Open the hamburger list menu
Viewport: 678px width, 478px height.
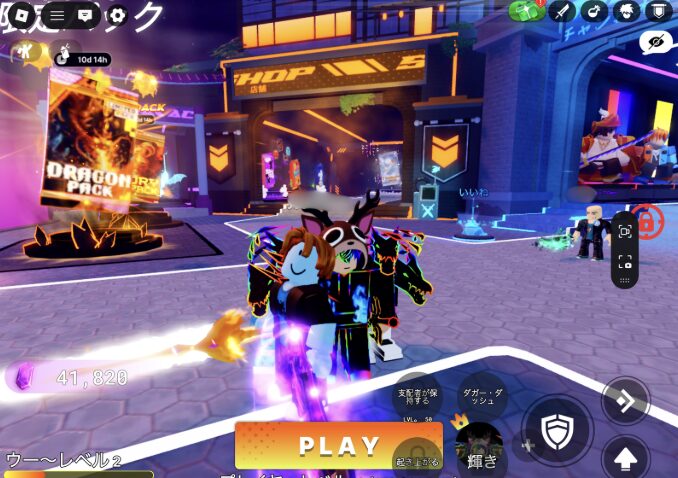click(x=57, y=16)
